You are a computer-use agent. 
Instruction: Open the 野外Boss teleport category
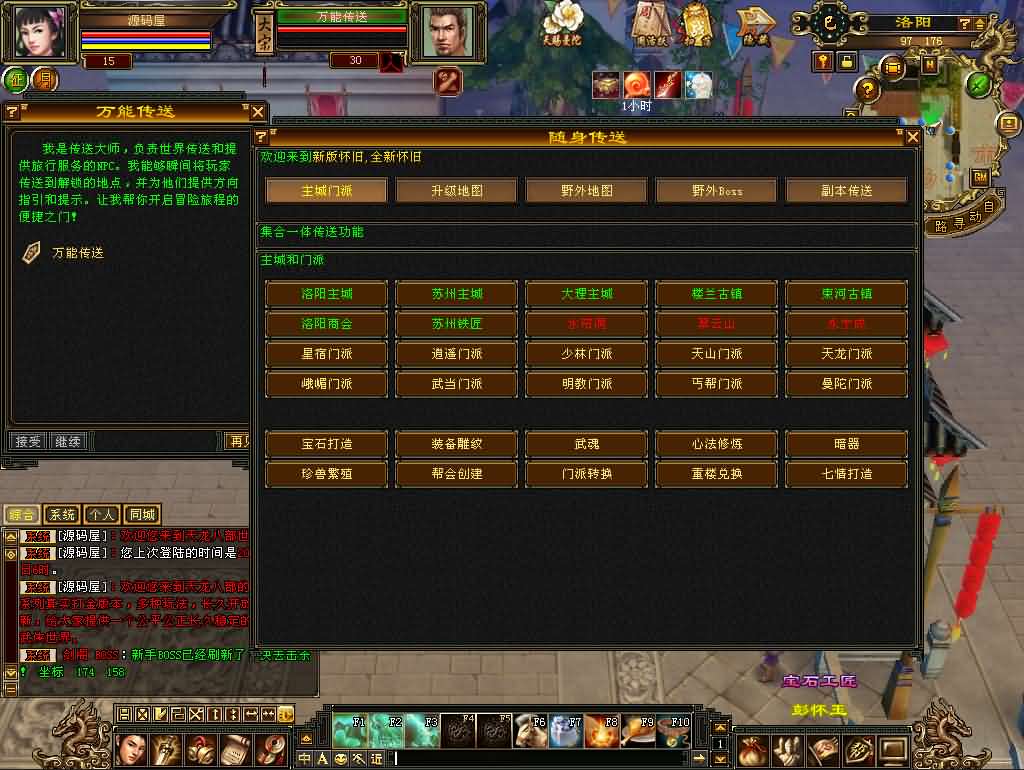(x=716, y=190)
